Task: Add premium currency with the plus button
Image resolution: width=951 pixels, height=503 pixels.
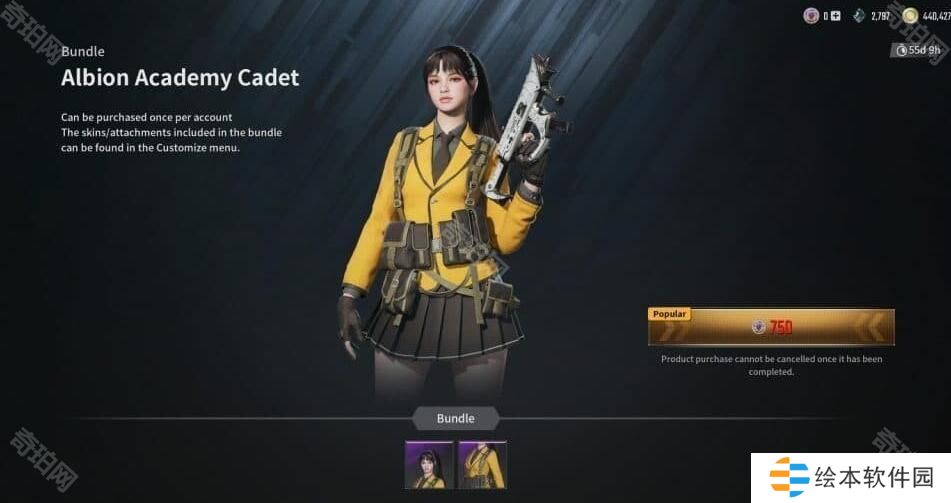Action: click(835, 16)
